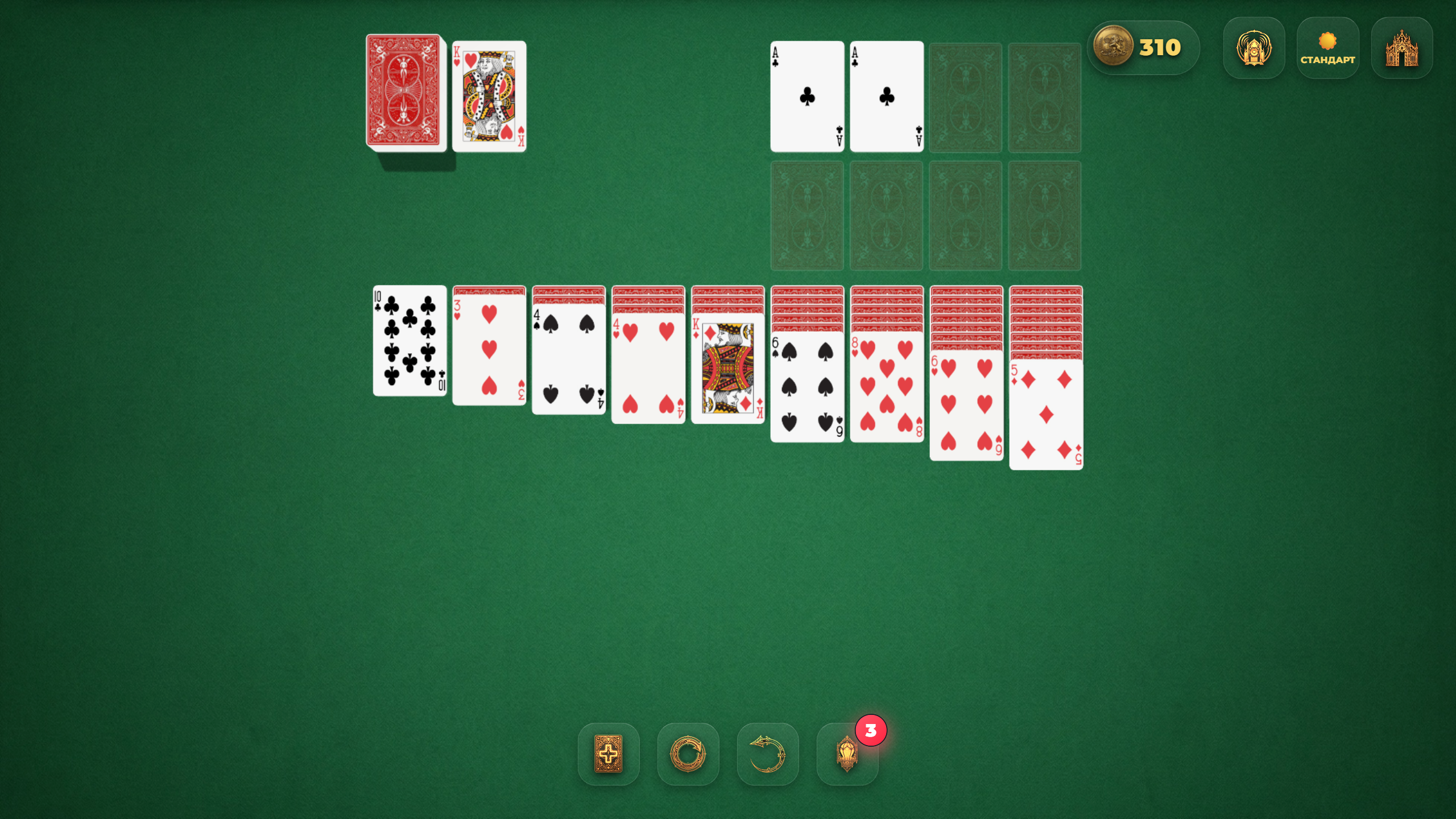This screenshot has width=1456, height=819.
Task: Open the СТАНДАРТ difficulty button
Action: [x=1329, y=60]
